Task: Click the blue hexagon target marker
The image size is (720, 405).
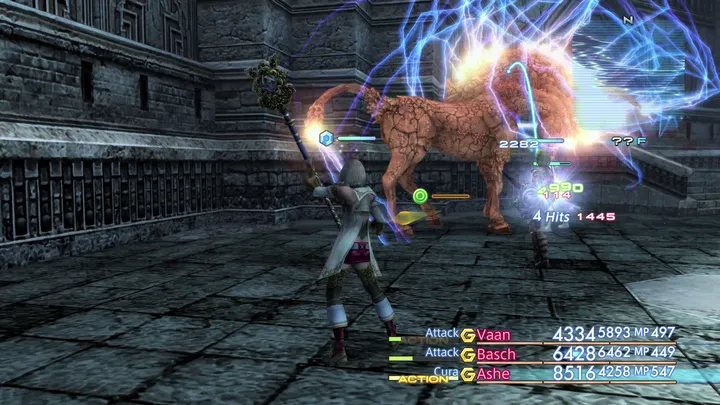Action: pyautogui.click(x=325, y=138)
